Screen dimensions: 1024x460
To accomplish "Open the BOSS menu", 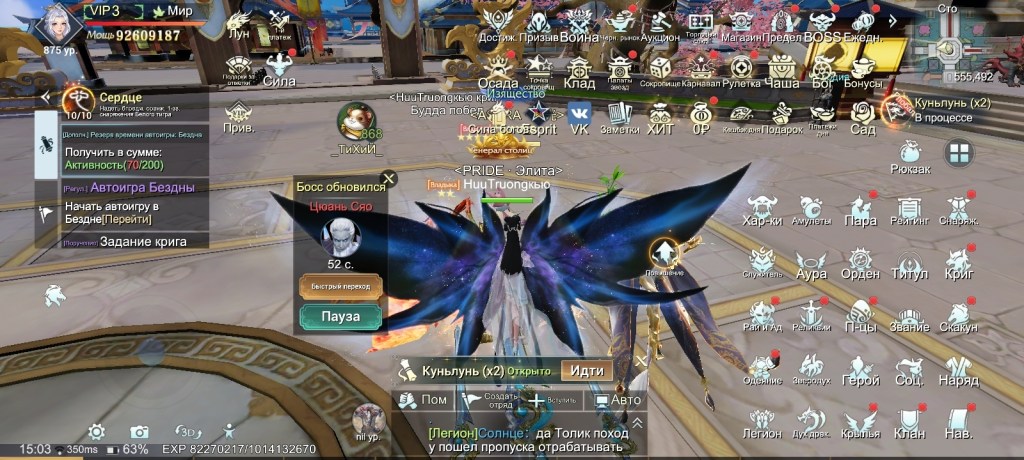I will (x=822, y=25).
